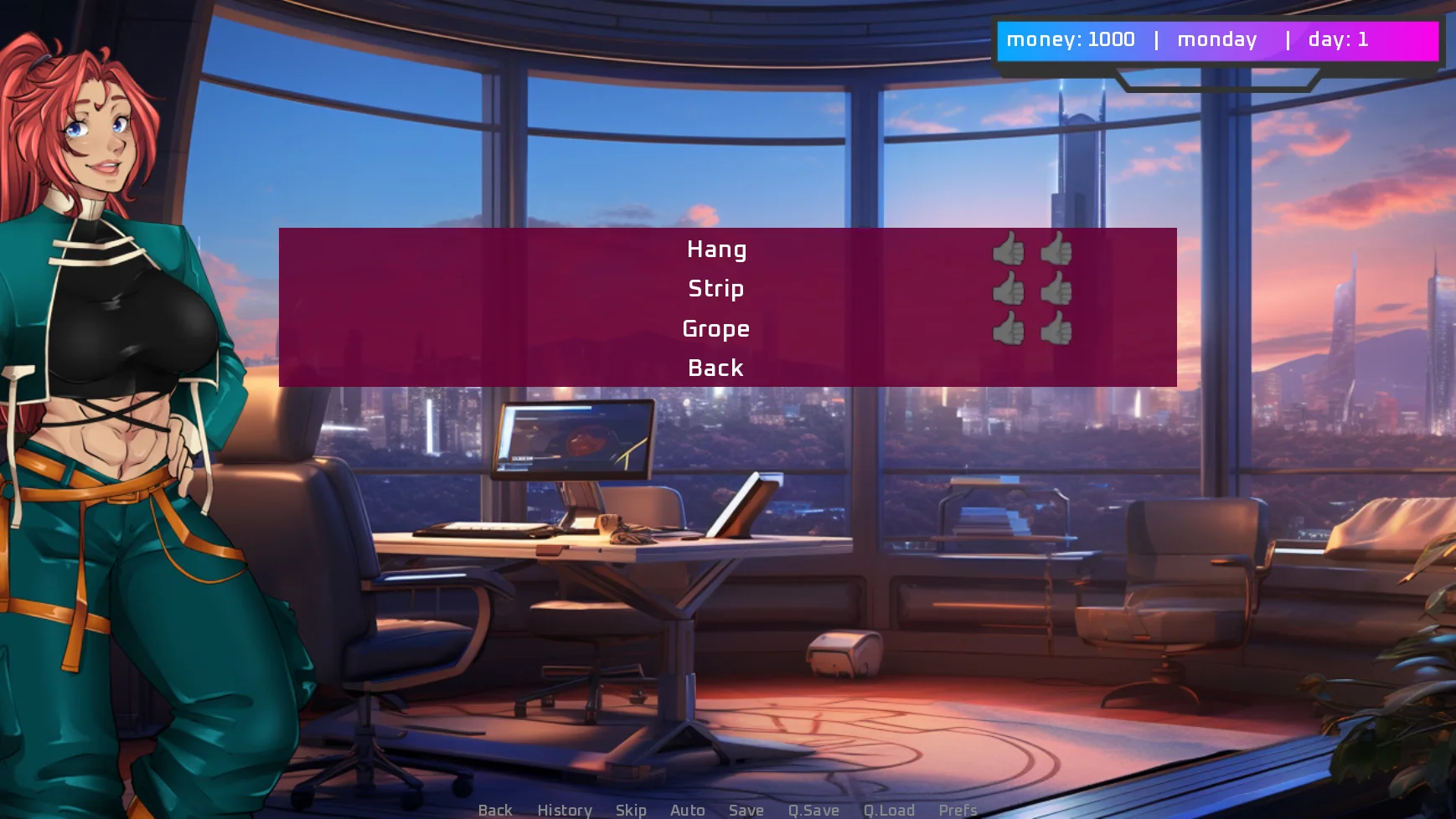This screenshot has width=1456, height=819.
Task: Quick save with Q.Save
Action: (x=813, y=810)
